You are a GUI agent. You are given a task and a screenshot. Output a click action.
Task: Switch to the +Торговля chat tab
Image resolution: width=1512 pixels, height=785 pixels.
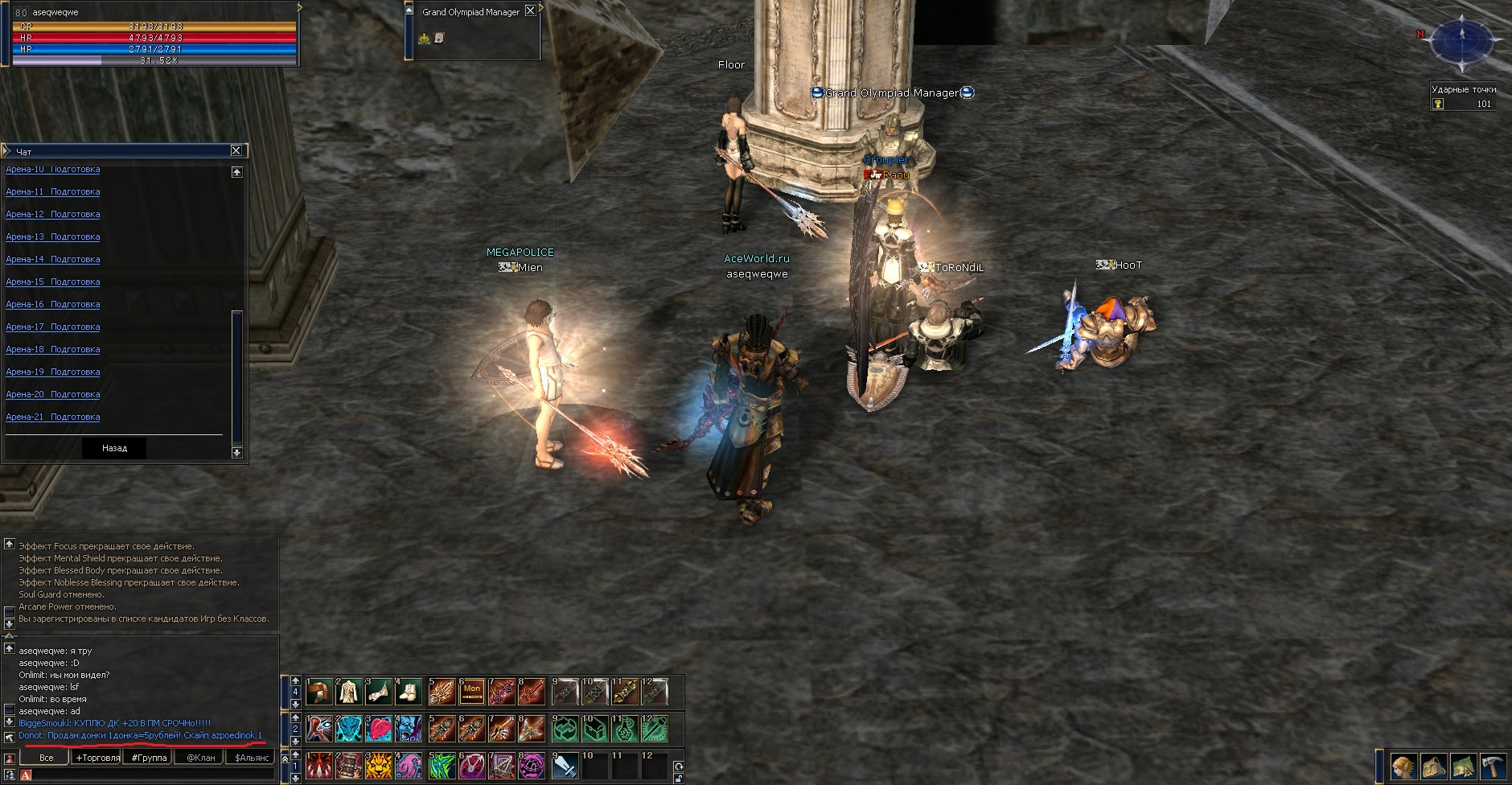point(97,758)
